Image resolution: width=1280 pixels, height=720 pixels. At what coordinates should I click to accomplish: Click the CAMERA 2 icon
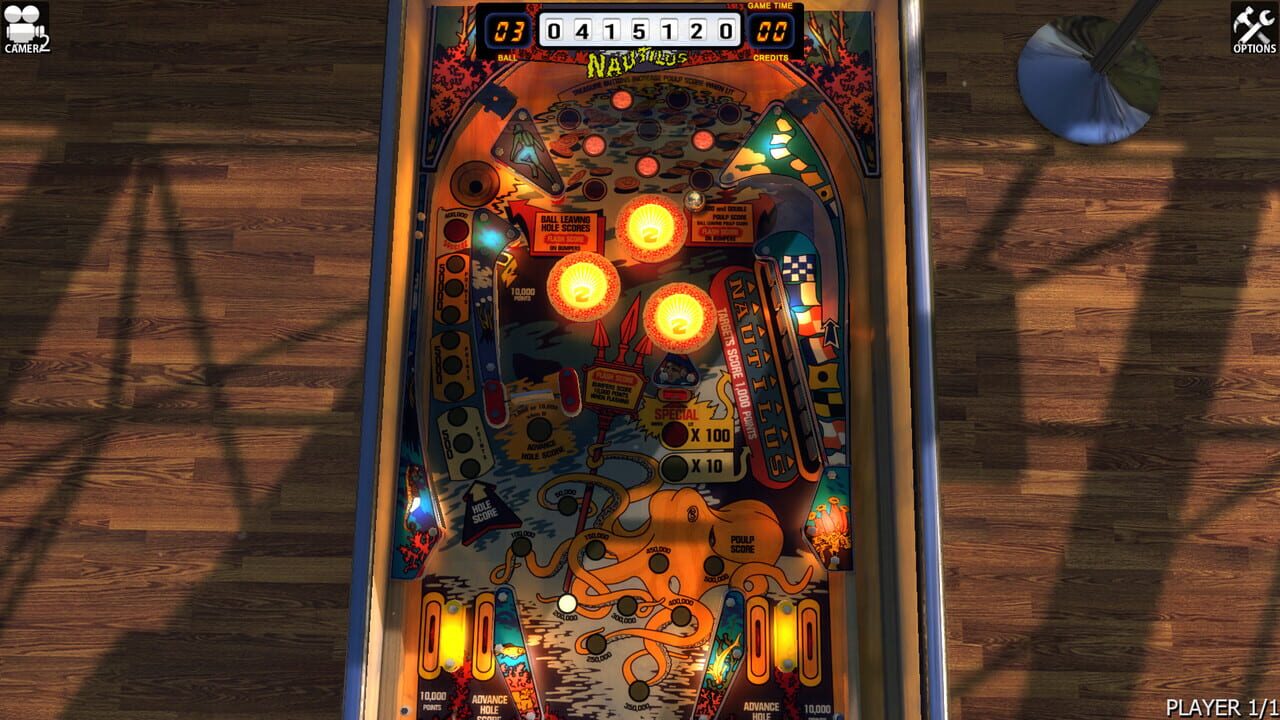(x=27, y=25)
